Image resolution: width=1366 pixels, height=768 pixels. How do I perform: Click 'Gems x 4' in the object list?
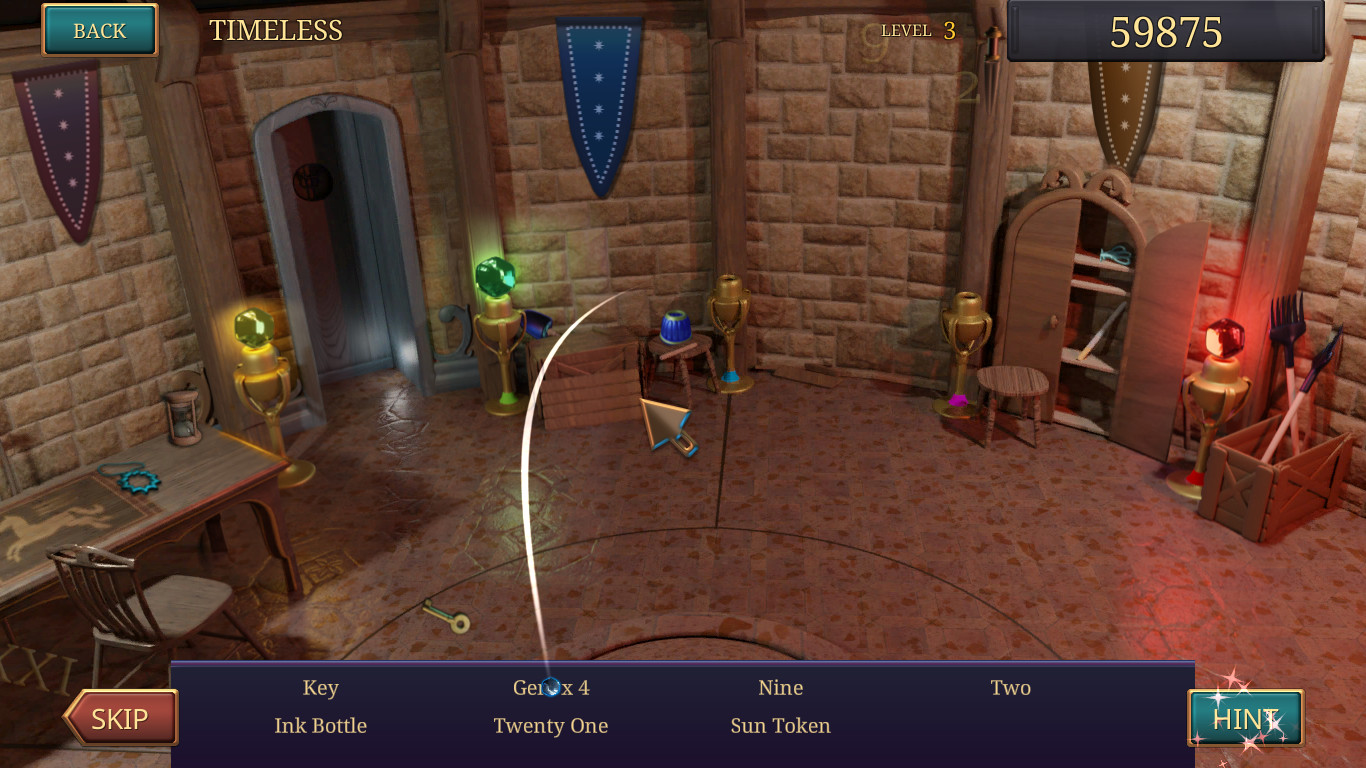[551, 687]
